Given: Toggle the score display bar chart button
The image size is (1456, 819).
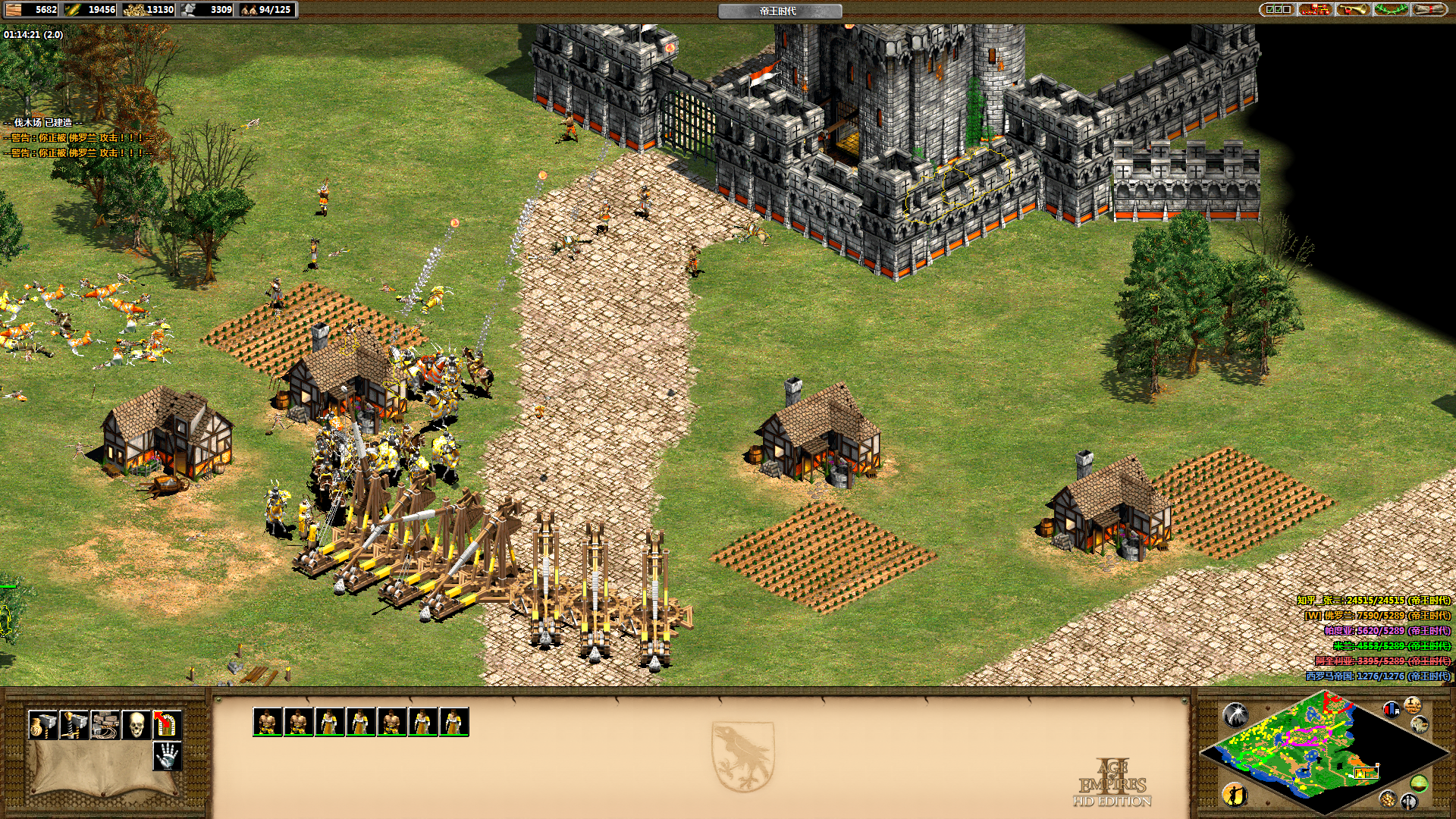Looking at the screenshot, I should click(1392, 709).
